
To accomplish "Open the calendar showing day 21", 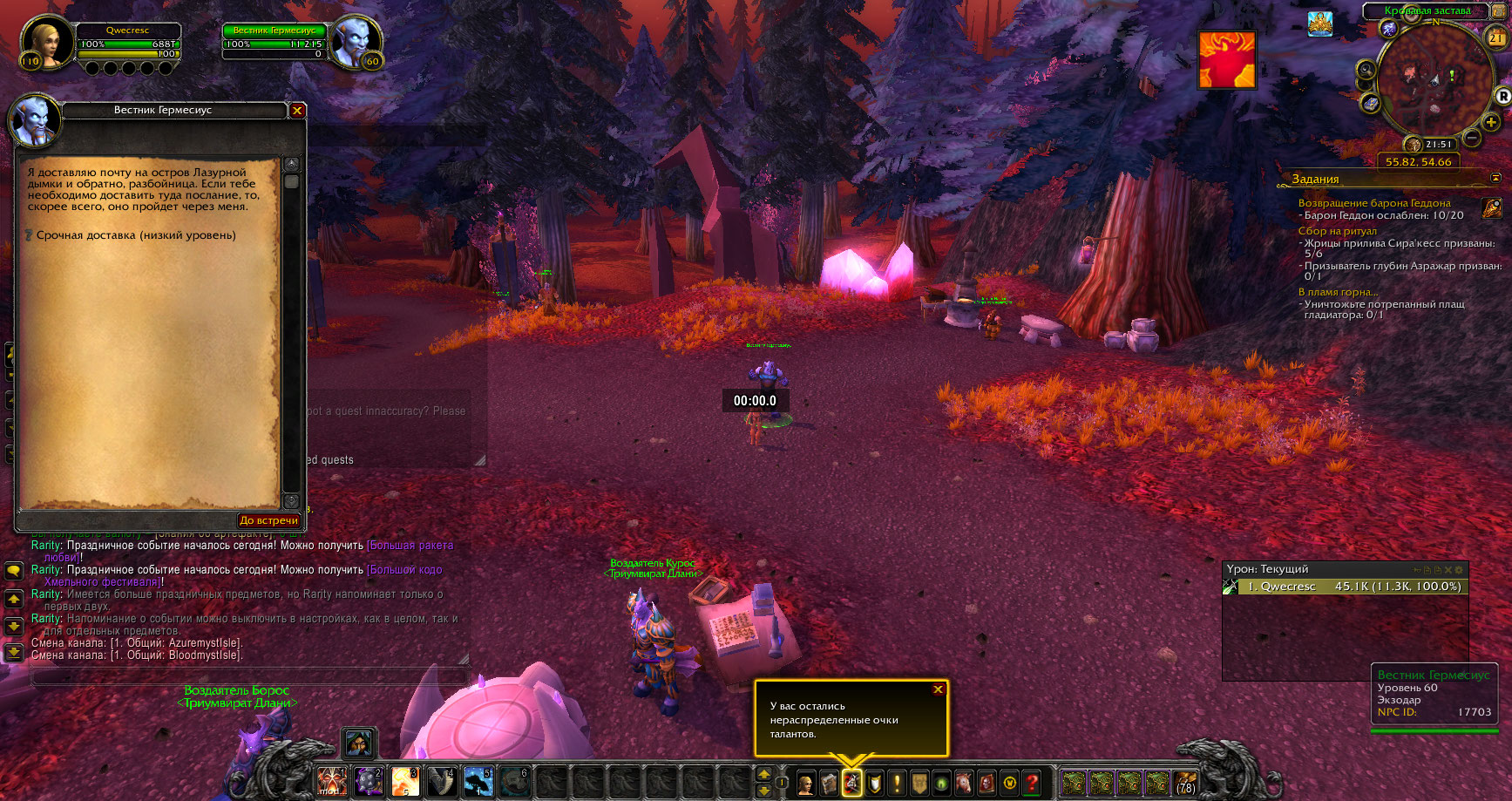I will pyautogui.click(x=1495, y=38).
